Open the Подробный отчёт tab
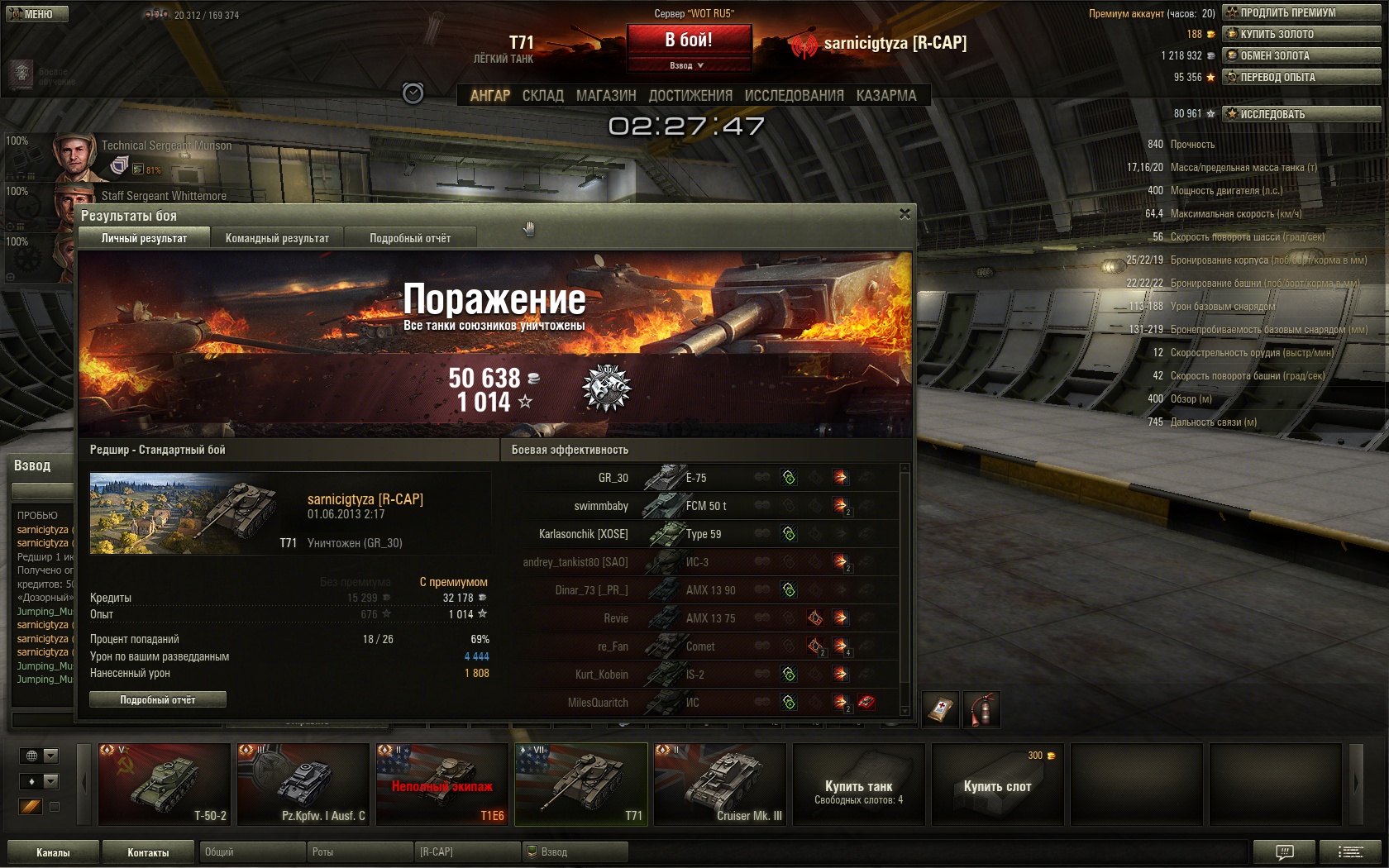This screenshot has width=1389, height=868. pyautogui.click(x=410, y=238)
